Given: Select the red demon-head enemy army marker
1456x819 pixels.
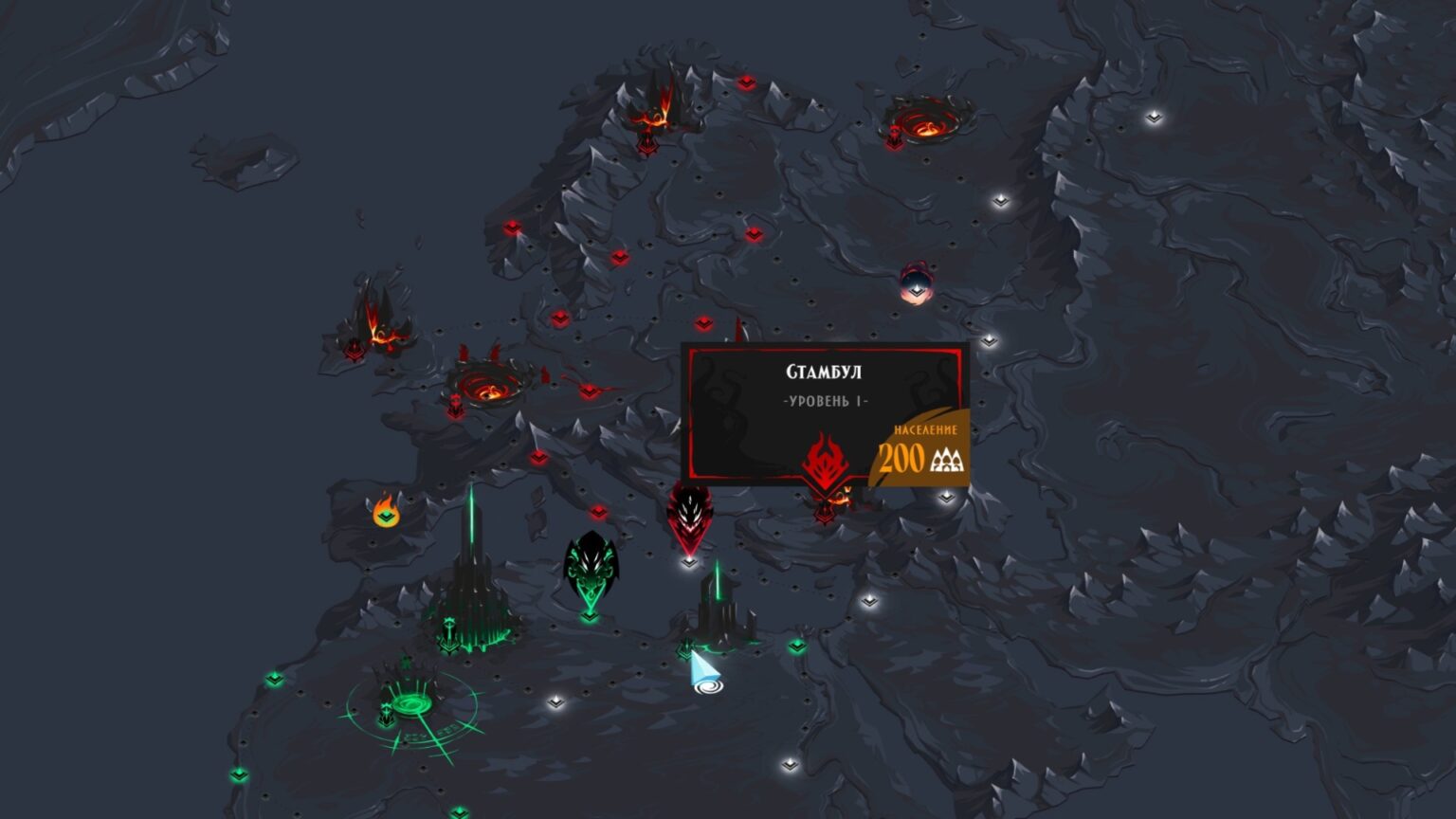Looking at the screenshot, I should 688,516.
